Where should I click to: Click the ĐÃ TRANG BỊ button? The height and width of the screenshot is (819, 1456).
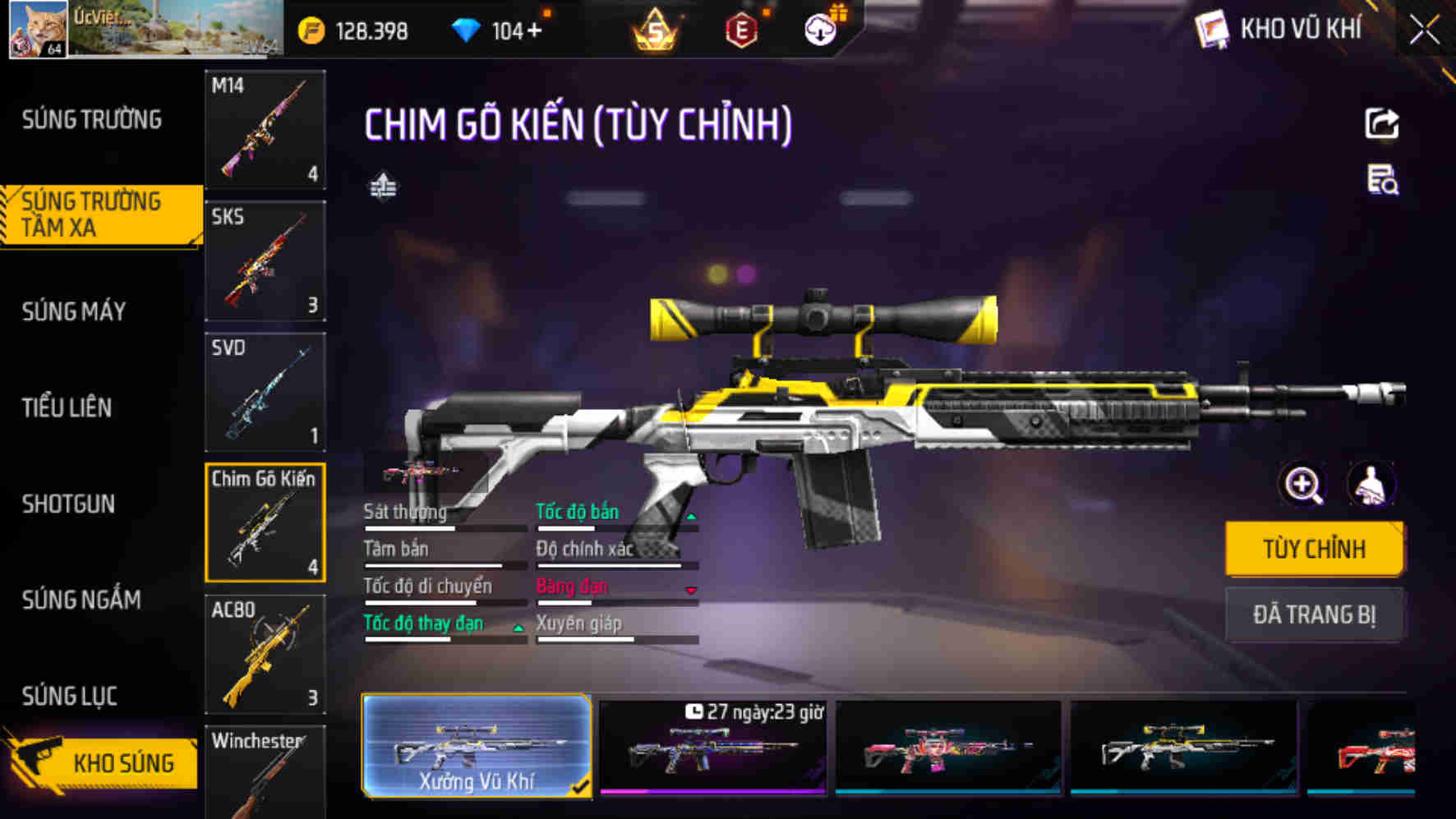click(x=1314, y=613)
